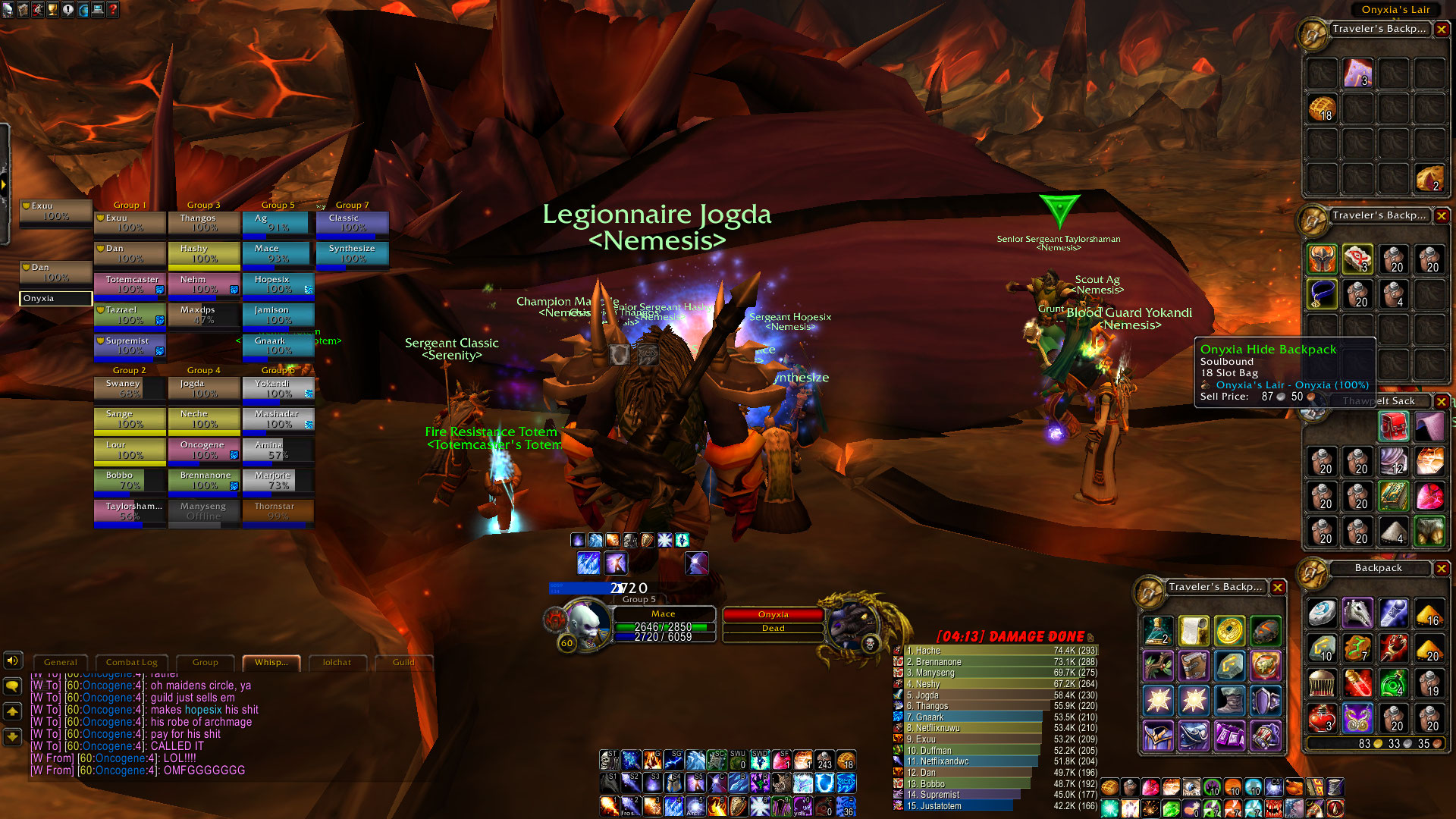The width and height of the screenshot is (1456, 819).
Task: Switch to the lolchat tab
Action: 337,662
